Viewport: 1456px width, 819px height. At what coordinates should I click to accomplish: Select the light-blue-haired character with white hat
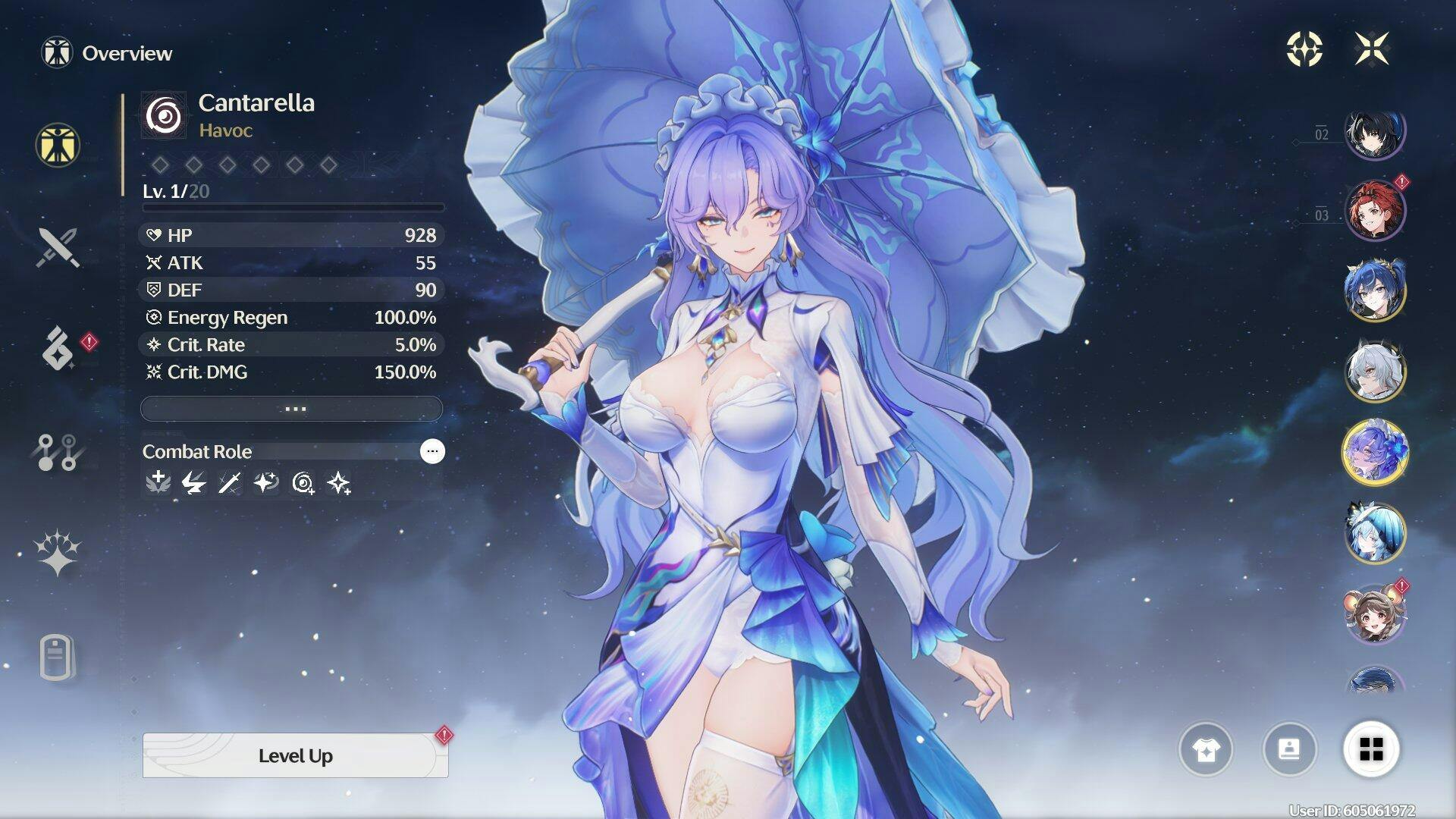click(x=1375, y=532)
